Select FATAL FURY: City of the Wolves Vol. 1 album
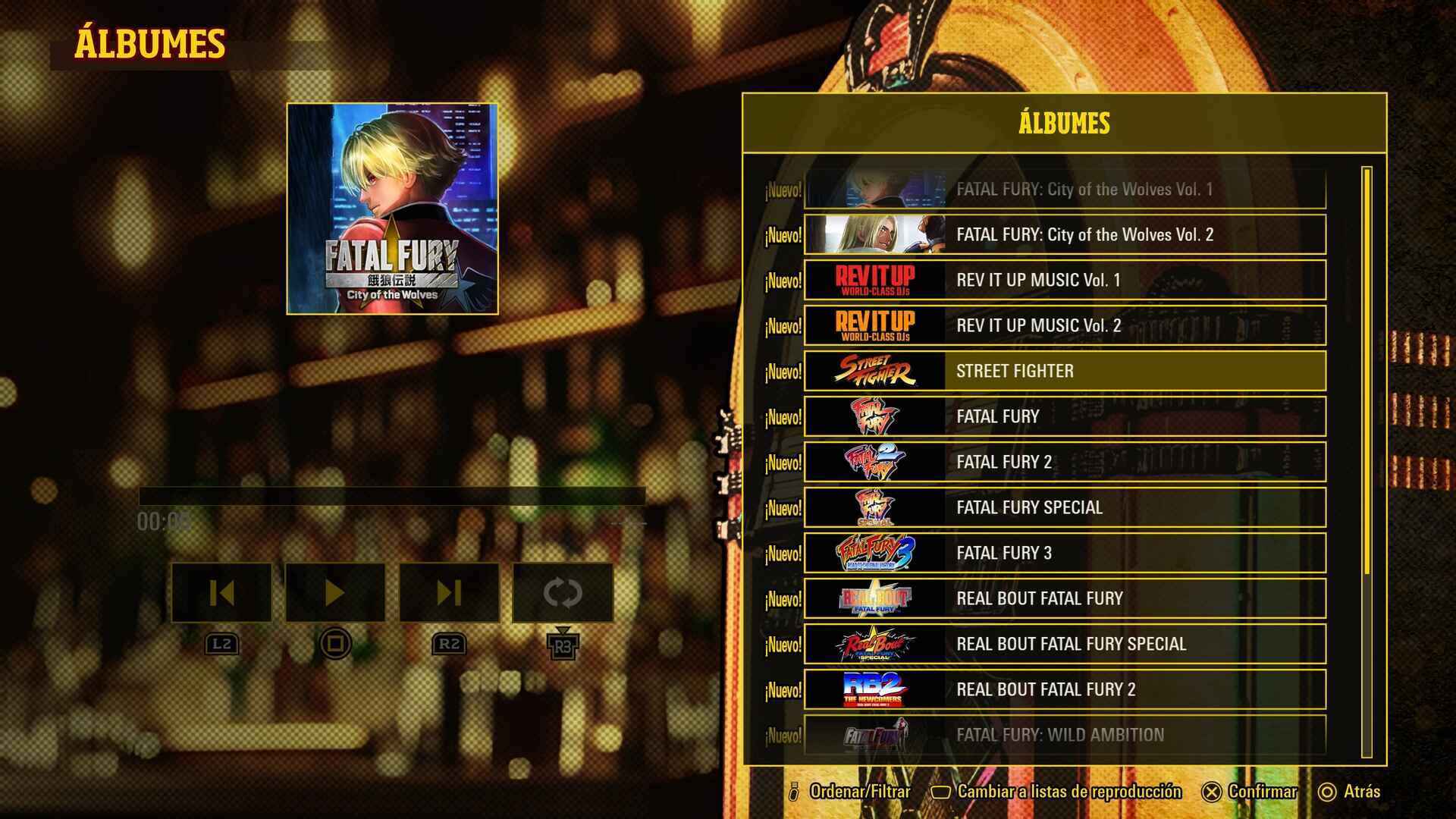The height and width of the screenshot is (819, 1456). (1065, 190)
